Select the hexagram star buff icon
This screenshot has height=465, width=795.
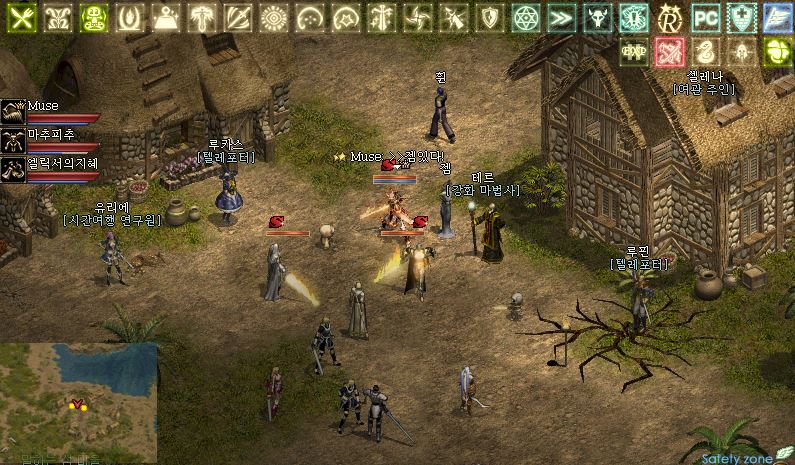coord(526,18)
